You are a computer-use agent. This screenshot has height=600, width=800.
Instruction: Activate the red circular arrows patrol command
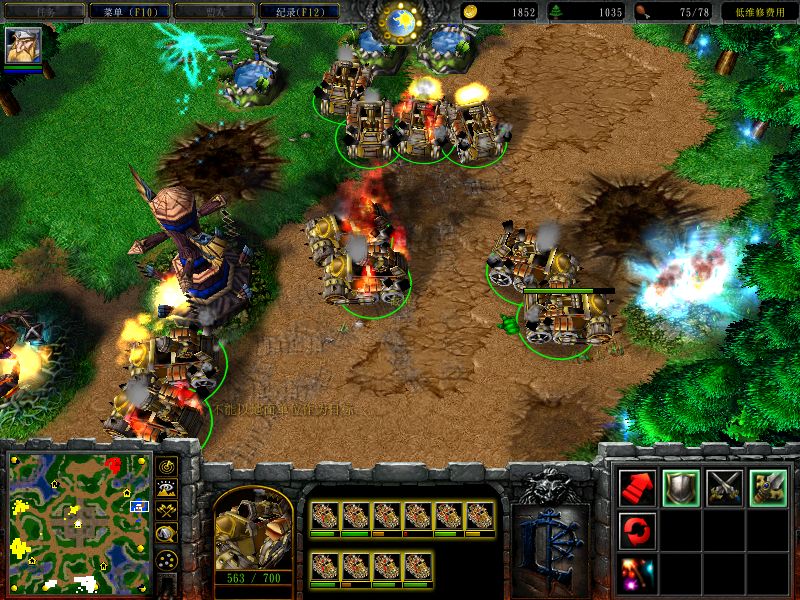(637, 529)
